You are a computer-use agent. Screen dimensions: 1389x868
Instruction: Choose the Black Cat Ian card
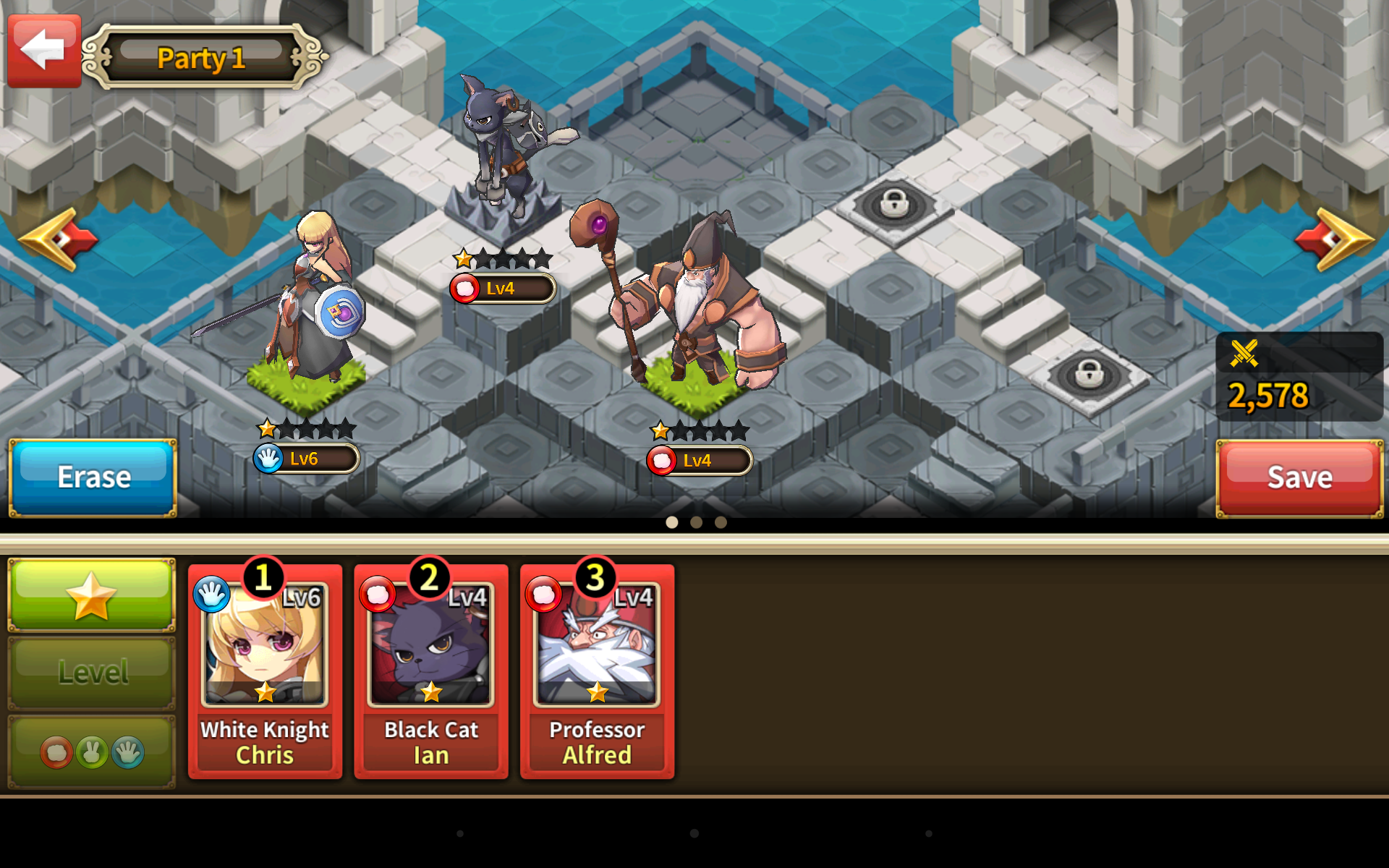coord(431,671)
